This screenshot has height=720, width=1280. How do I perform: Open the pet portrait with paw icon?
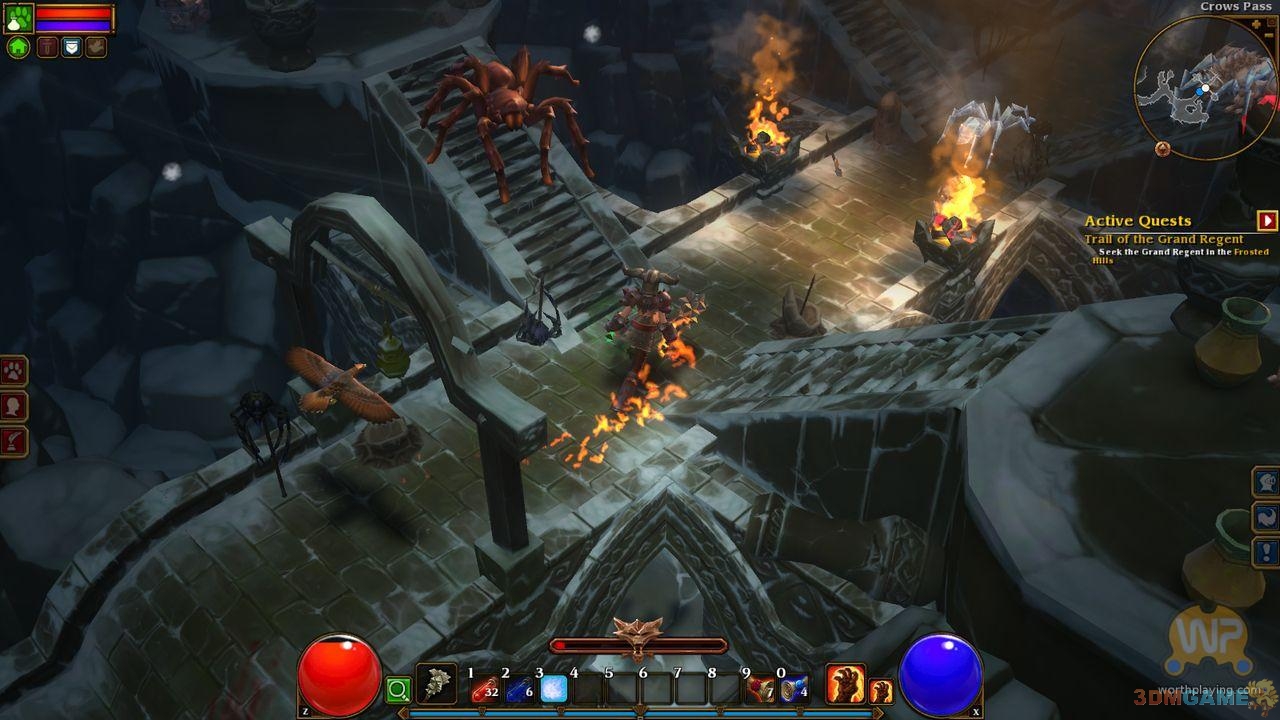[x=19, y=17]
